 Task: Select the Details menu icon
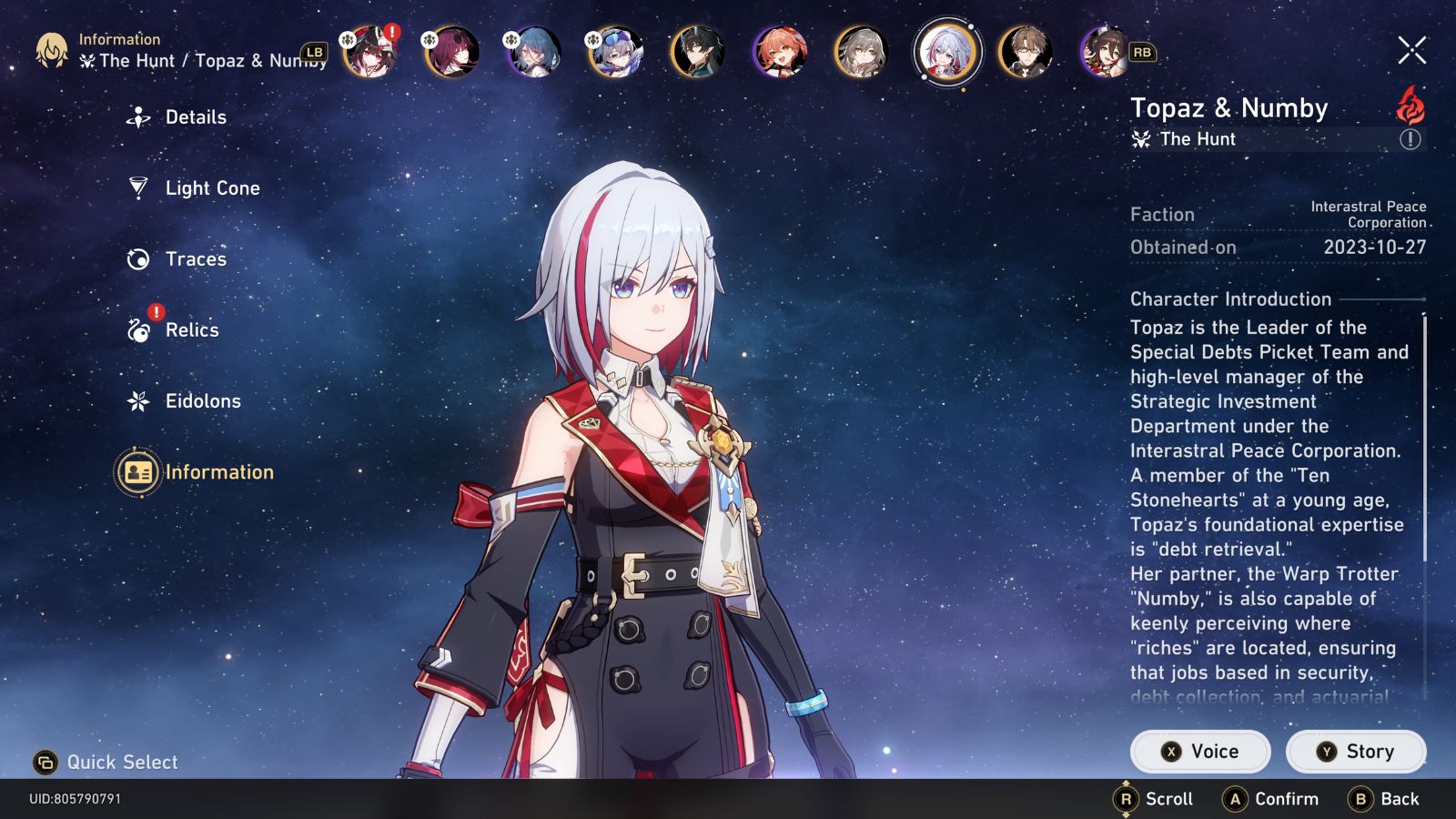[138, 116]
